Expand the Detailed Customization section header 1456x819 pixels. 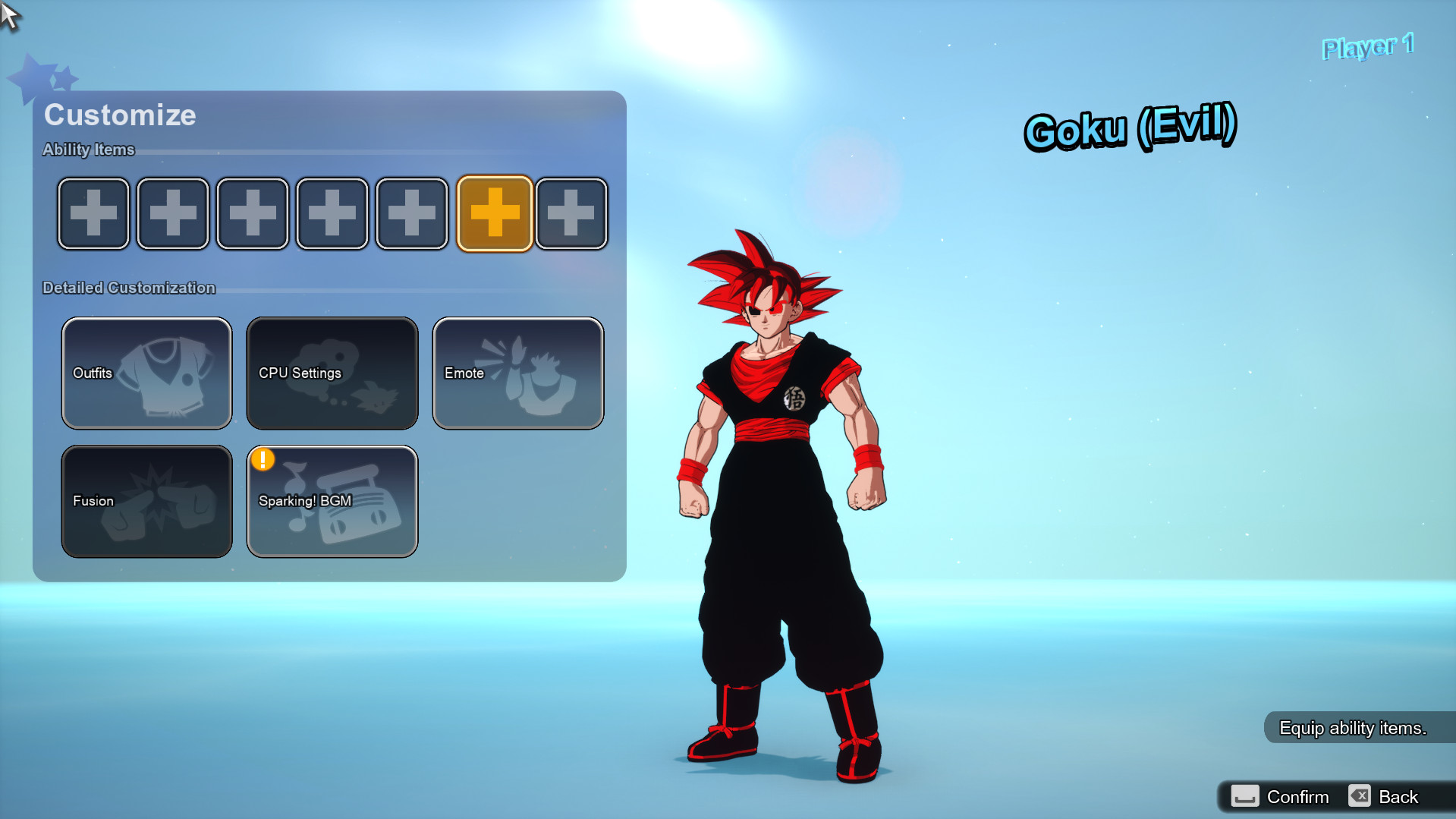point(129,288)
